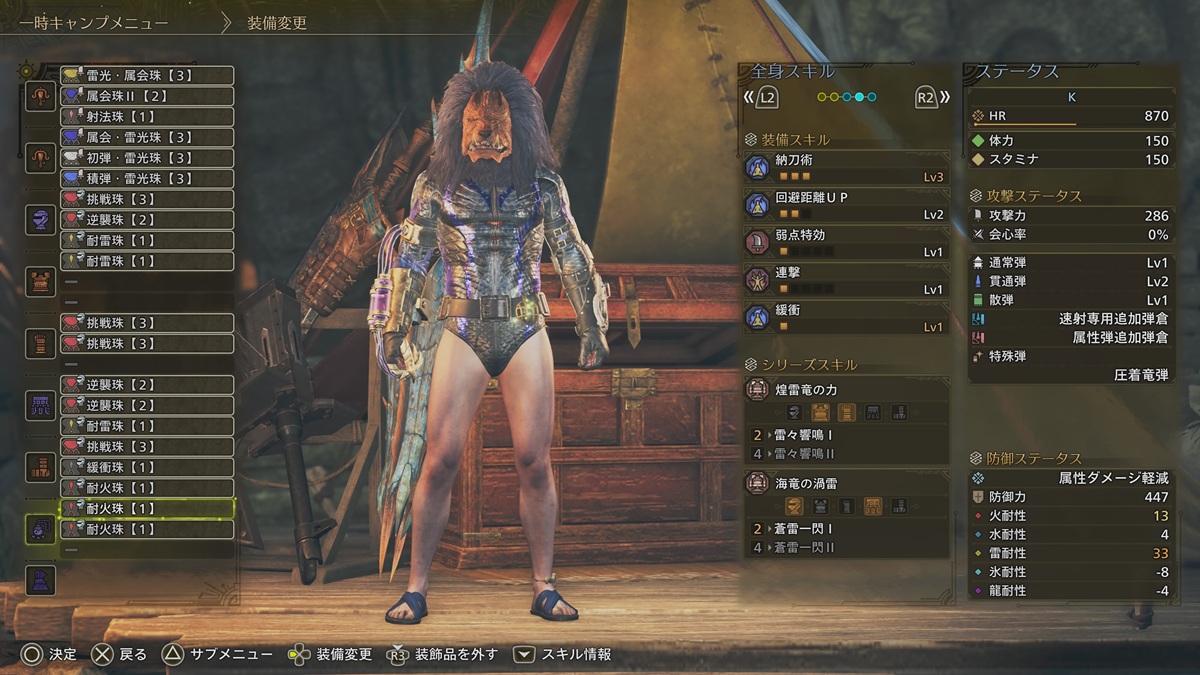Pick the 属会・雷光珠【3】 decoration

click(x=147, y=137)
